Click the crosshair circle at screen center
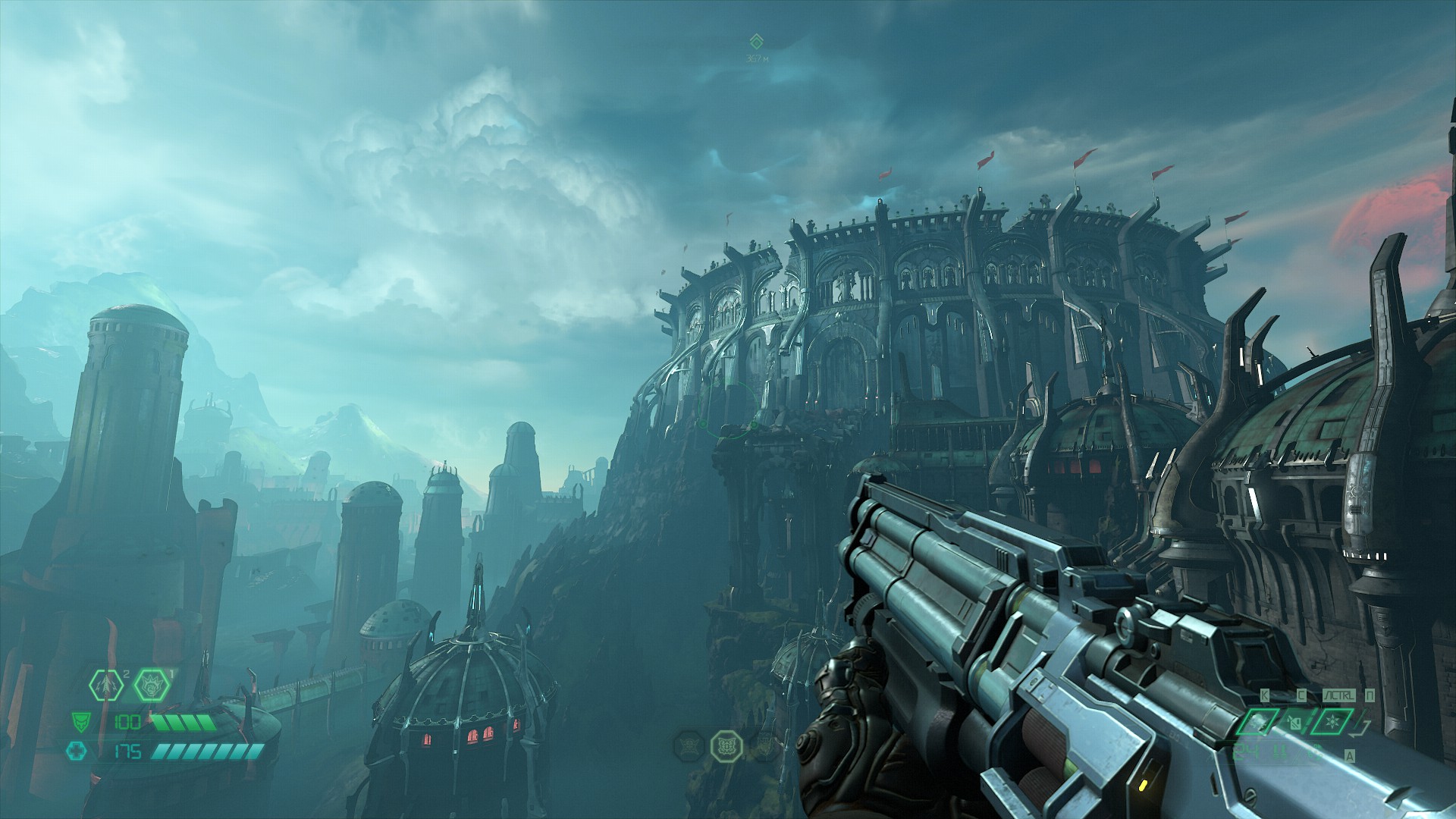This screenshot has height=819, width=1456. (728, 409)
